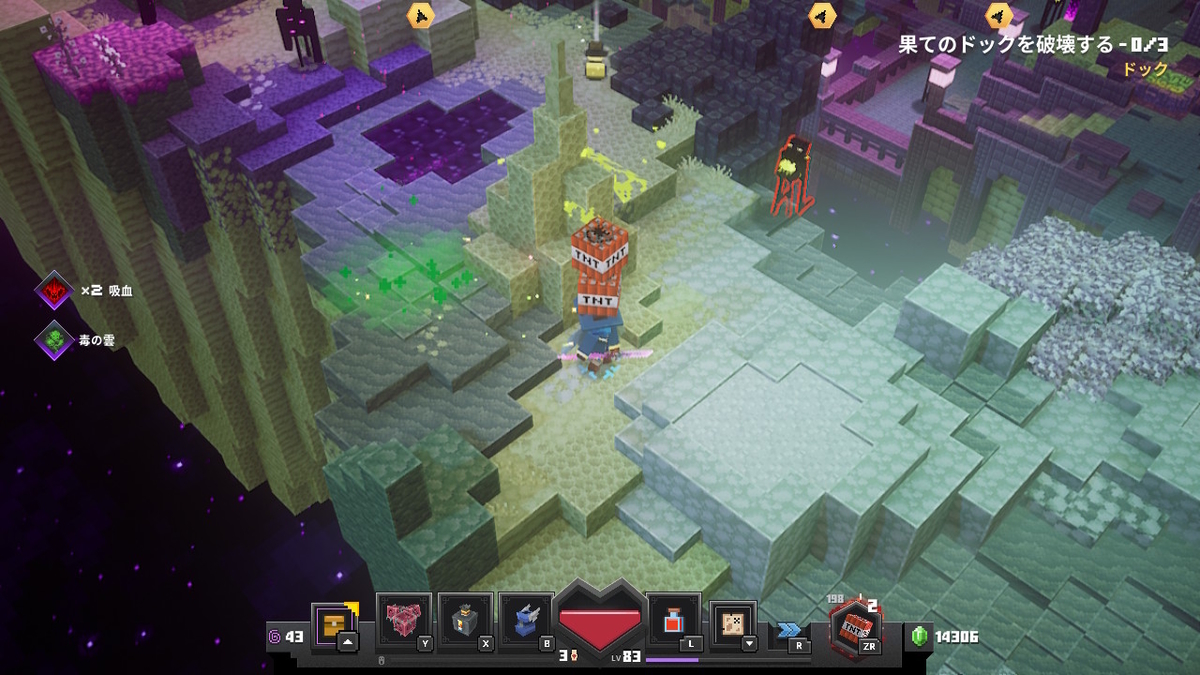Trigger the blue arrow dodge roll

point(790,630)
